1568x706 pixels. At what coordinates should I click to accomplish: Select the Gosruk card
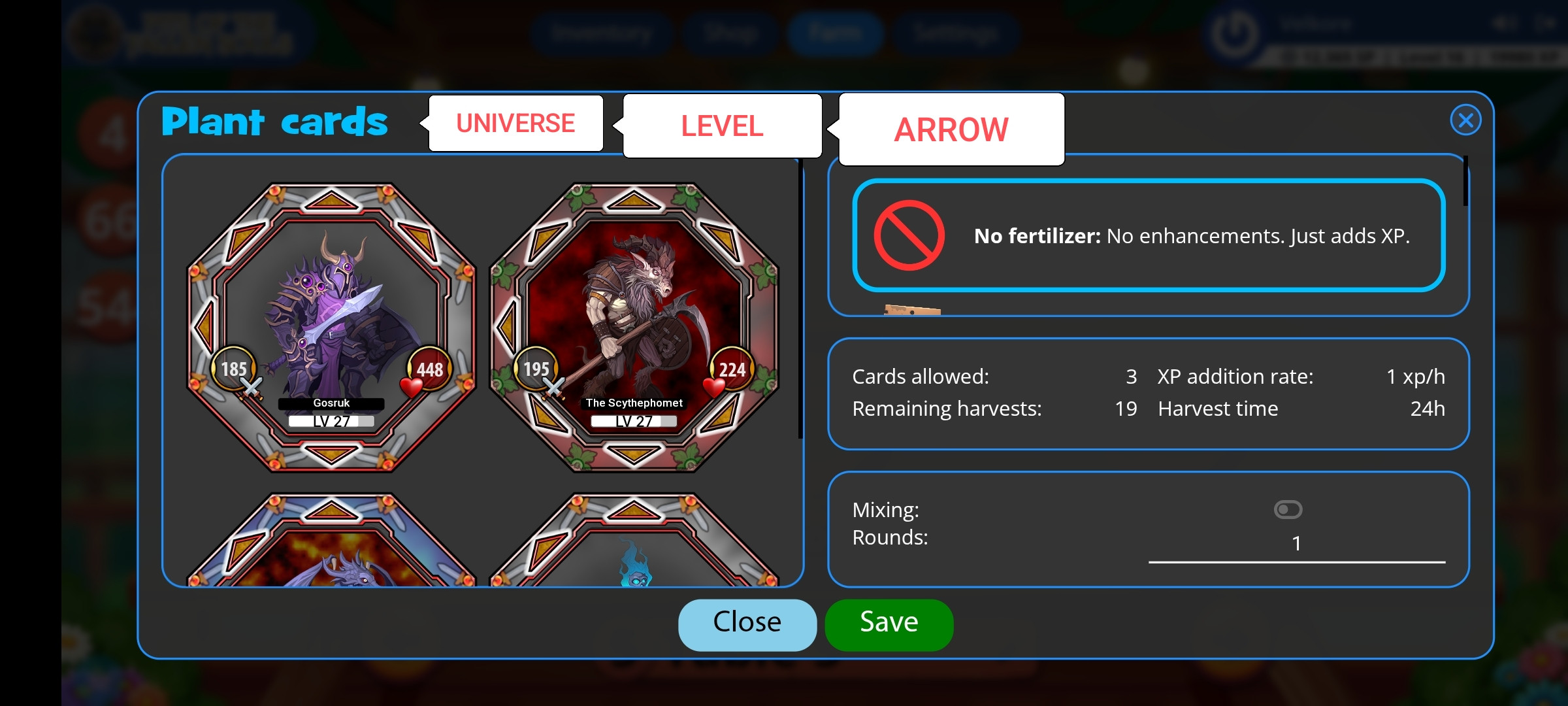pos(331,327)
